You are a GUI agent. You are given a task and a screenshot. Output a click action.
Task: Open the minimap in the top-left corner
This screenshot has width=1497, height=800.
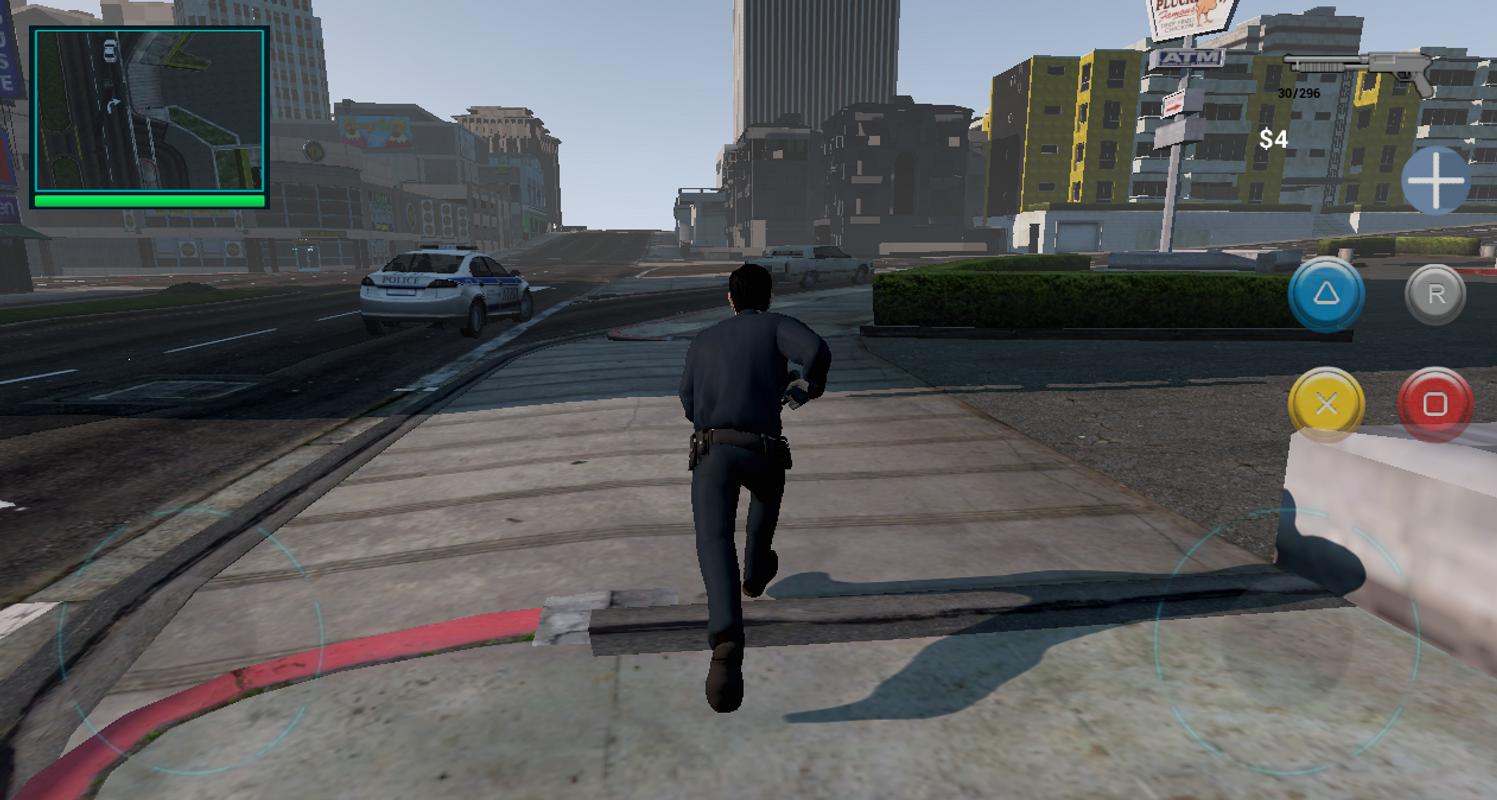click(148, 110)
